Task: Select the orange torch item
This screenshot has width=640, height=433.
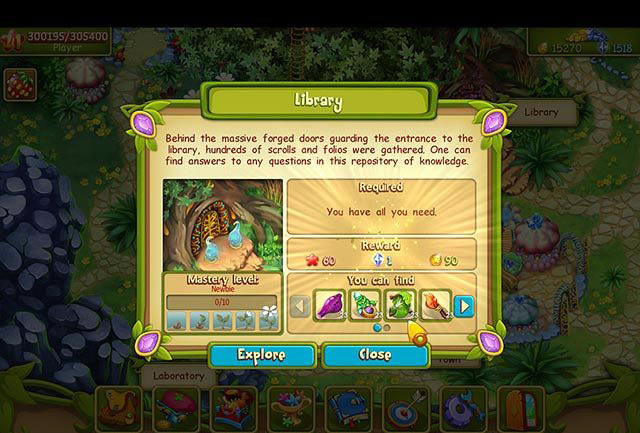Action: [x=435, y=305]
